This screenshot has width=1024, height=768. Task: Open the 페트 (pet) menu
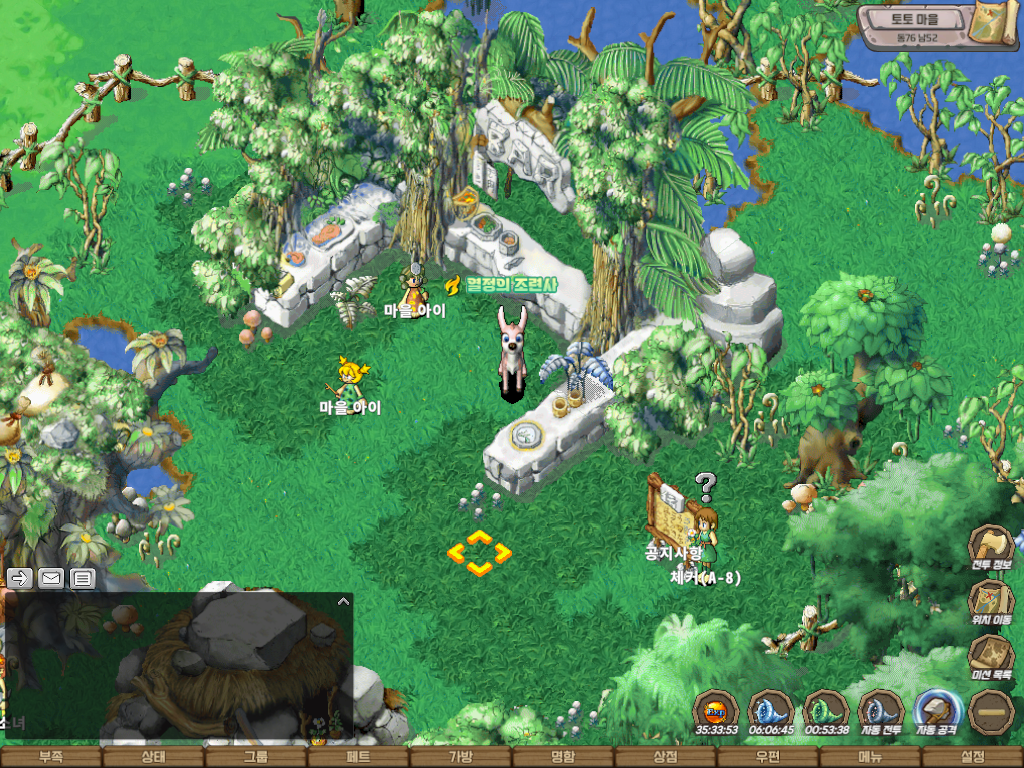coord(358,757)
